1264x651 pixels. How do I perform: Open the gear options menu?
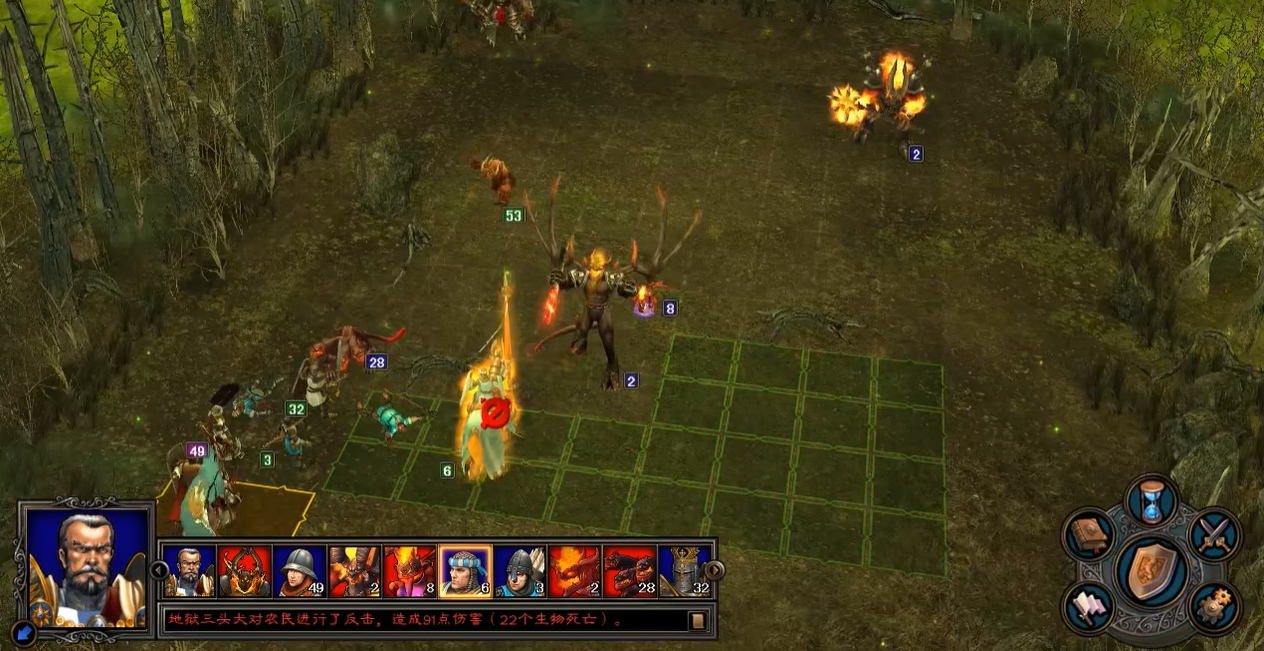(x=1215, y=607)
